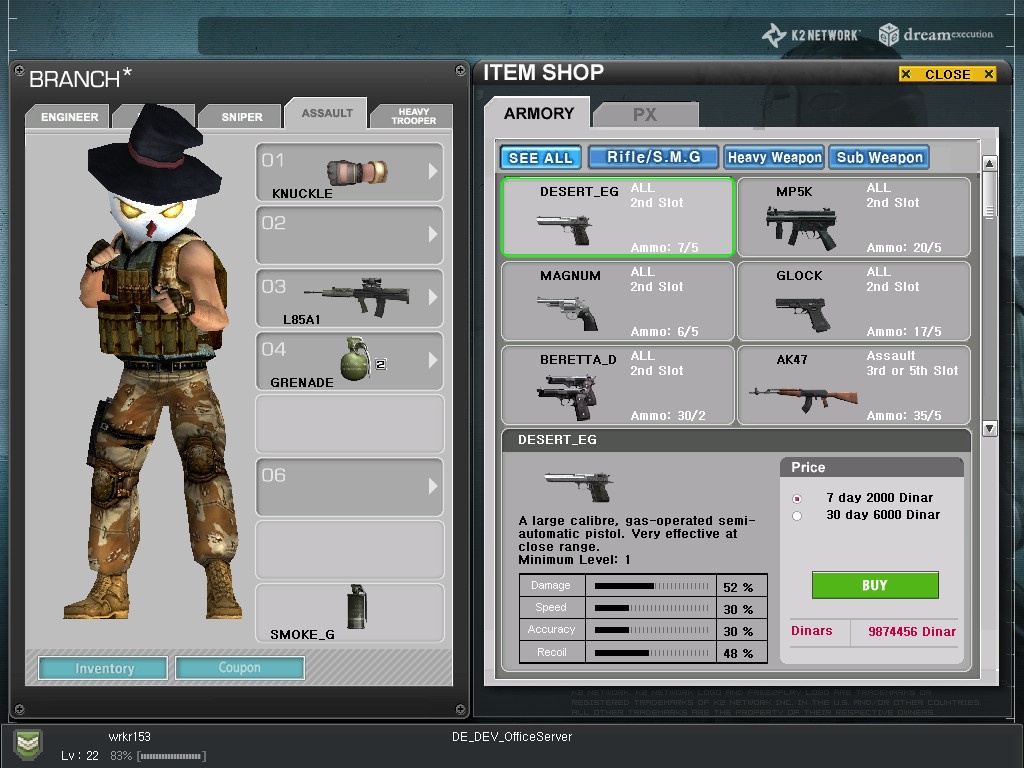
Task: Filter by Rifle/S.M.G category
Action: pyautogui.click(x=653, y=157)
